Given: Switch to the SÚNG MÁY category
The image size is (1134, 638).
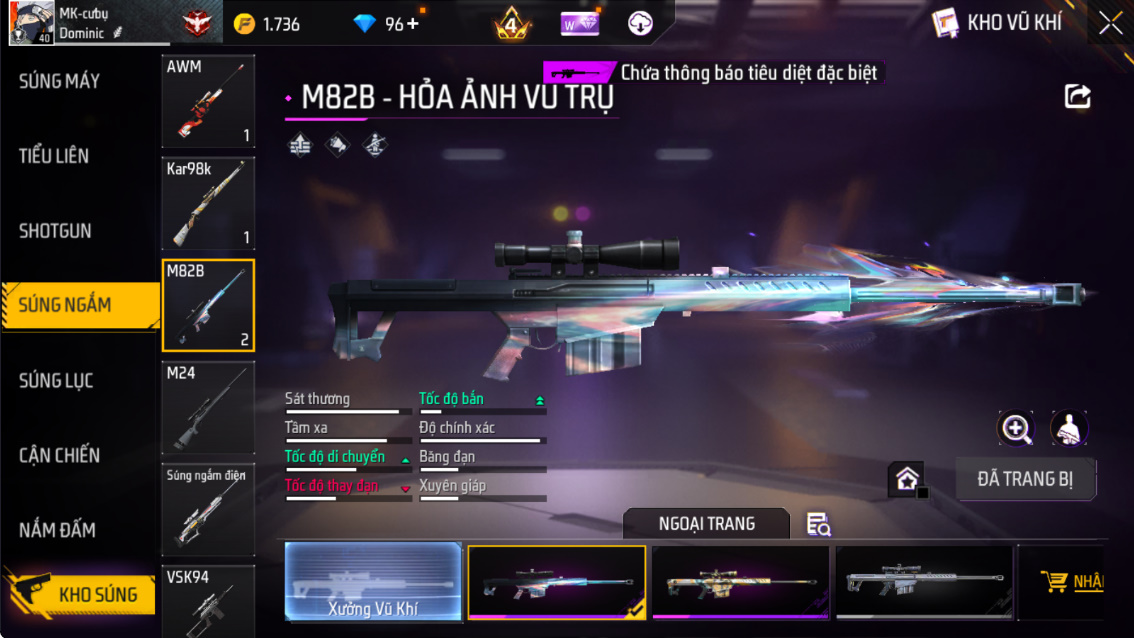Looking at the screenshot, I should (x=60, y=81).
